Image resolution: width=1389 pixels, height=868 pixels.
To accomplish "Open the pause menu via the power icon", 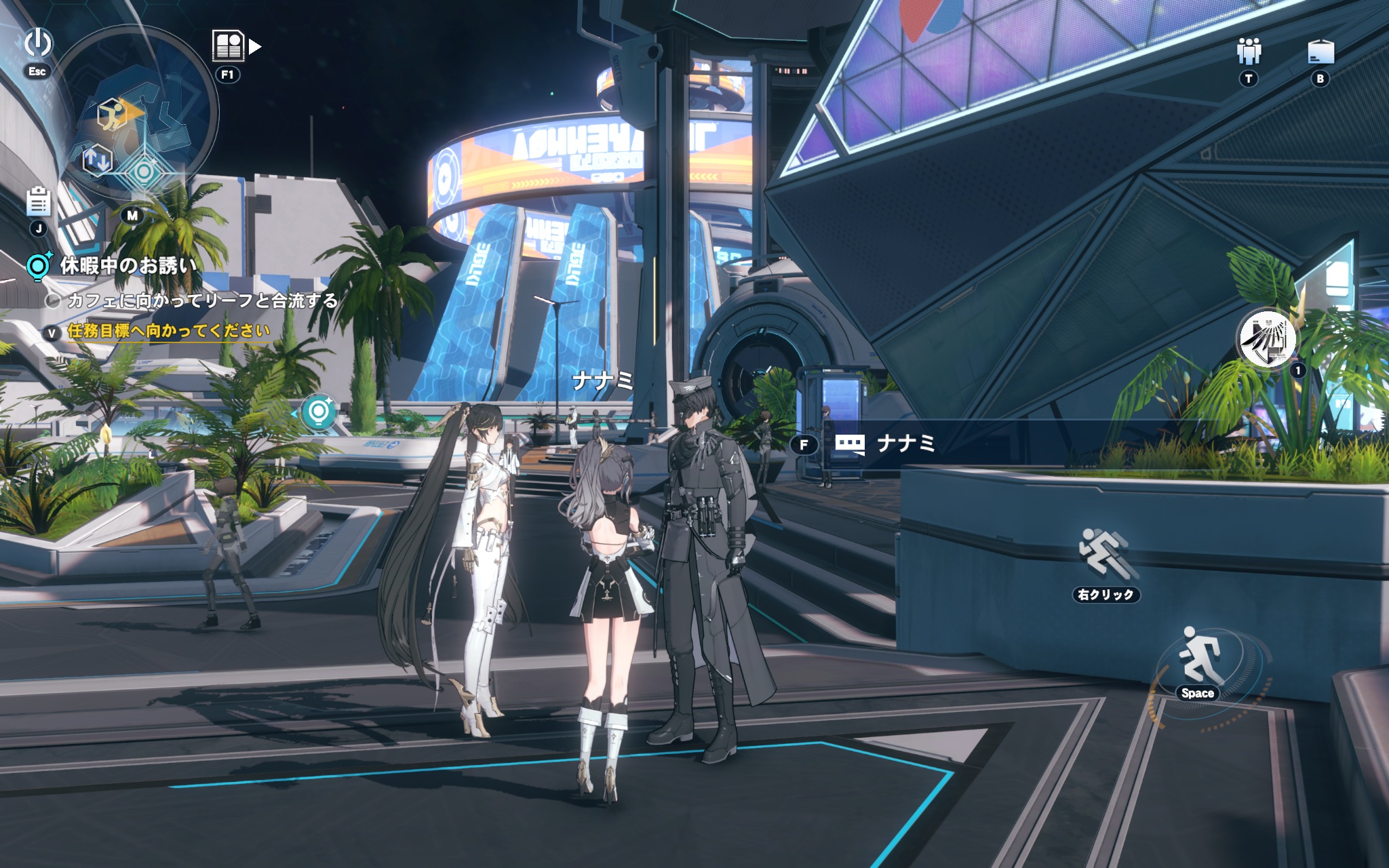I will click(38, 43).
